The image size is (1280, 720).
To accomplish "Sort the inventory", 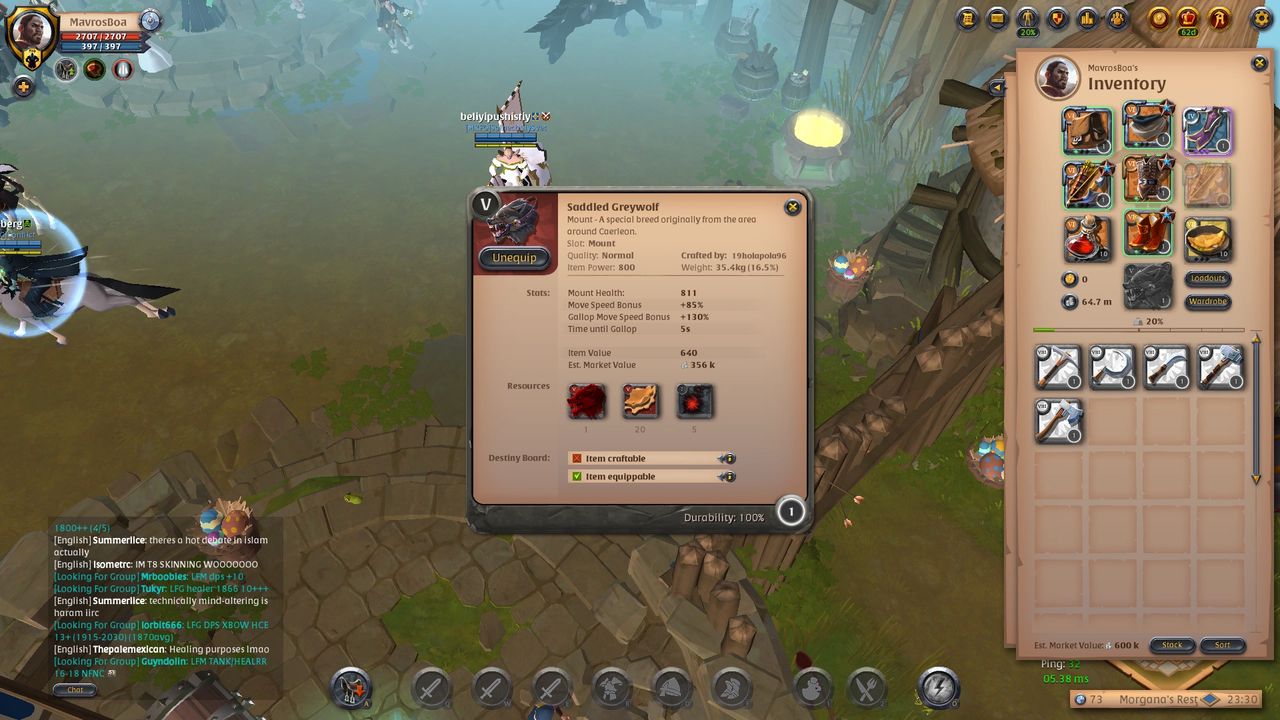I will point(1222,645).
